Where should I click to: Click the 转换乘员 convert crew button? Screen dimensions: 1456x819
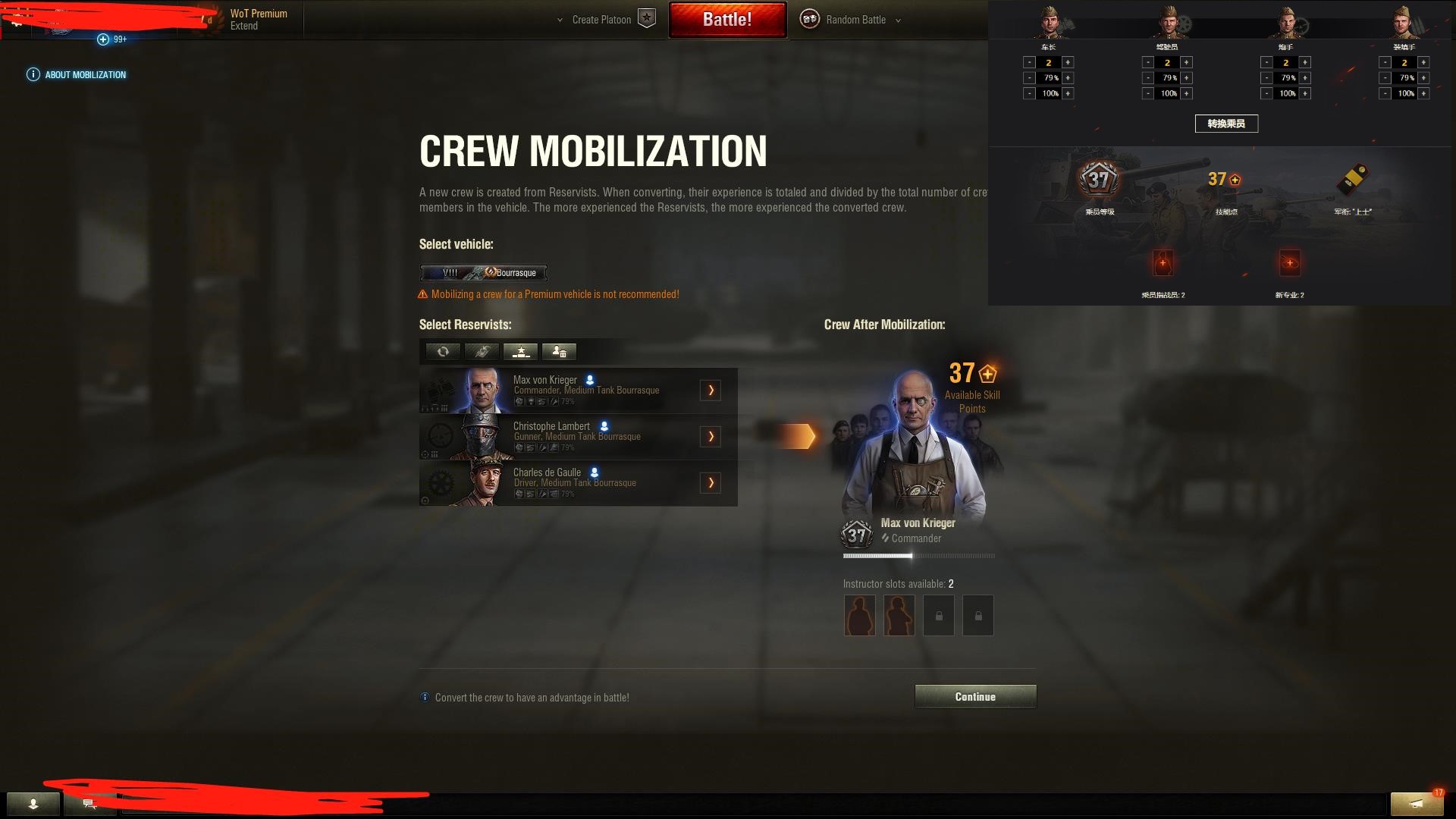pos(1226,124)
